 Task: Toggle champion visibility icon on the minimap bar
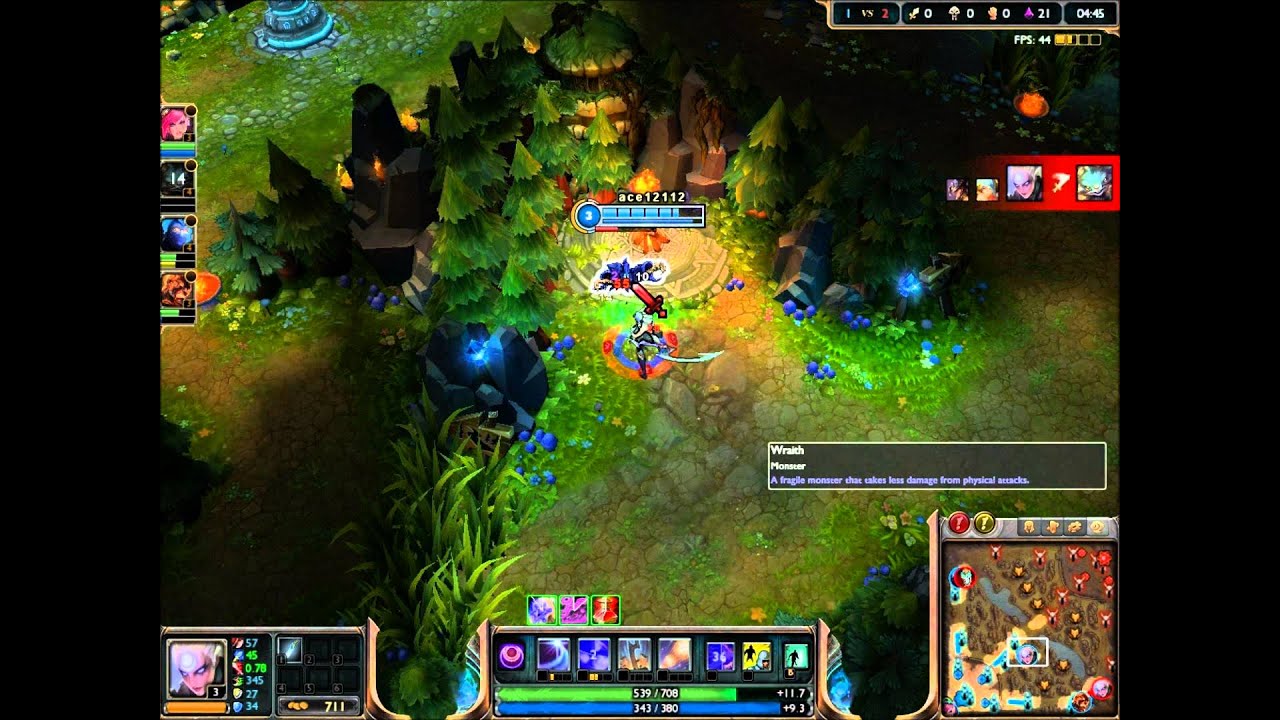[1028, 526]
